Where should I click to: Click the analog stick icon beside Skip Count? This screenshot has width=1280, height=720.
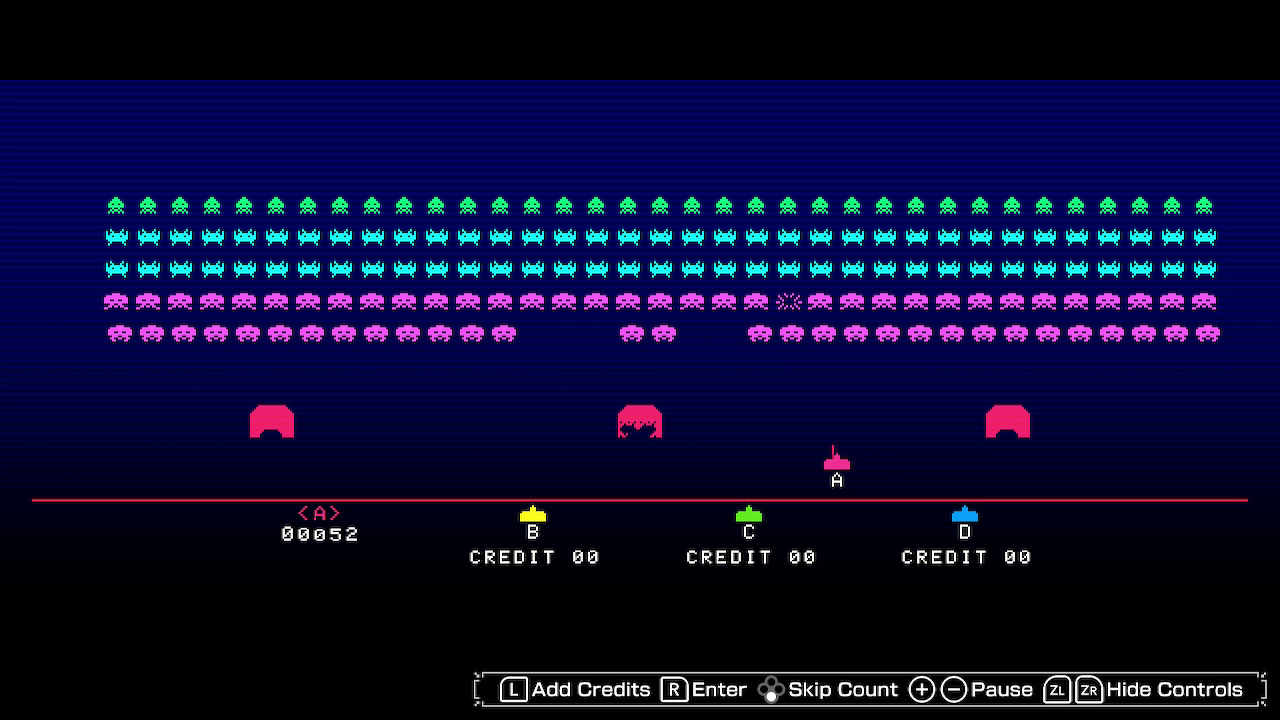[x=771, y=689]
